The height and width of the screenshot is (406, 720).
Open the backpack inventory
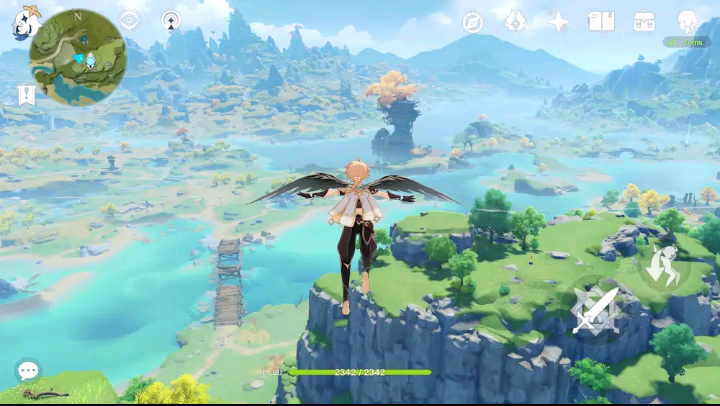[644, 22]
